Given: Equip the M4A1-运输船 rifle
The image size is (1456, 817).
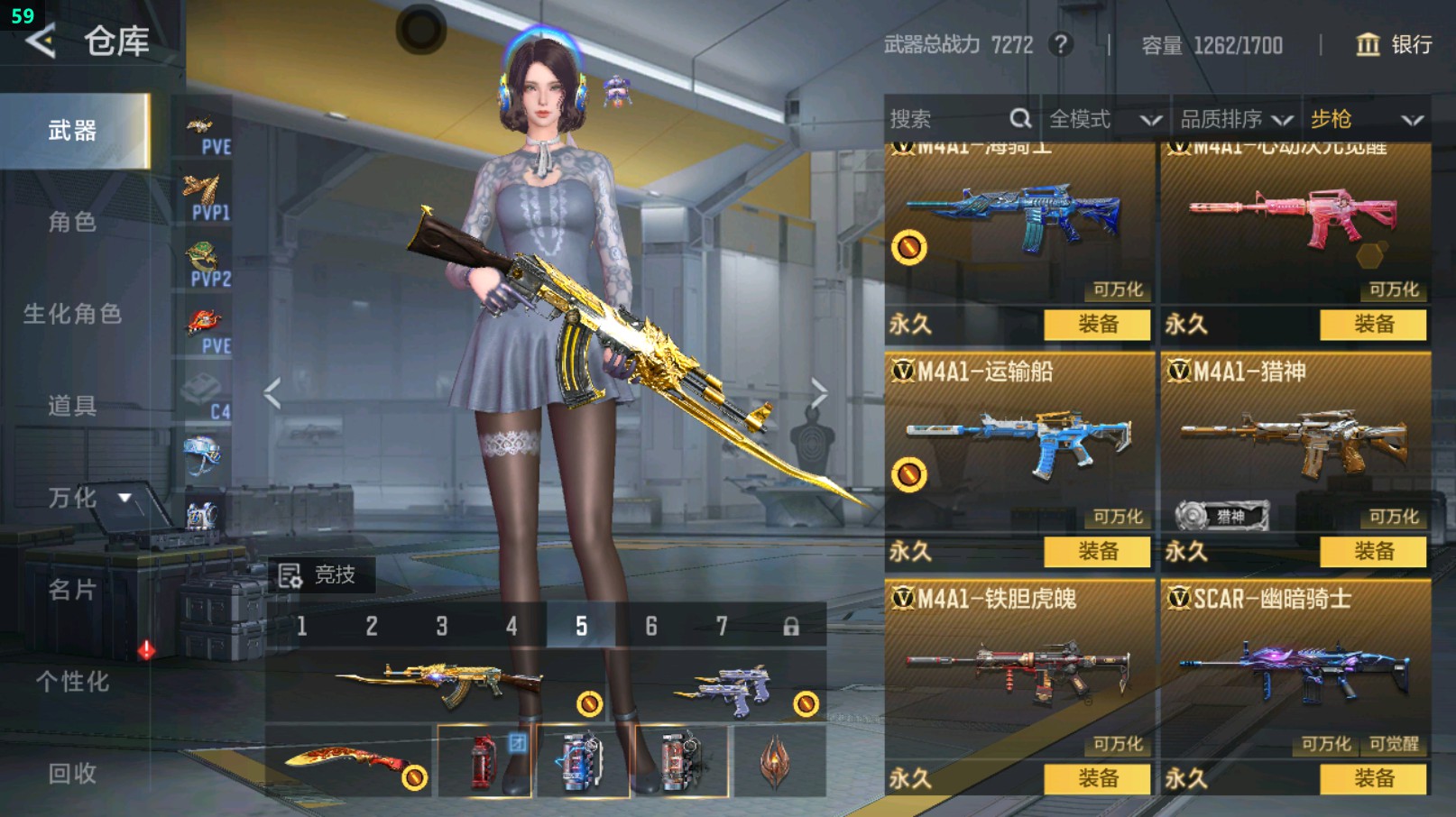Looking at the screenshot, I should click(1097, 551).
